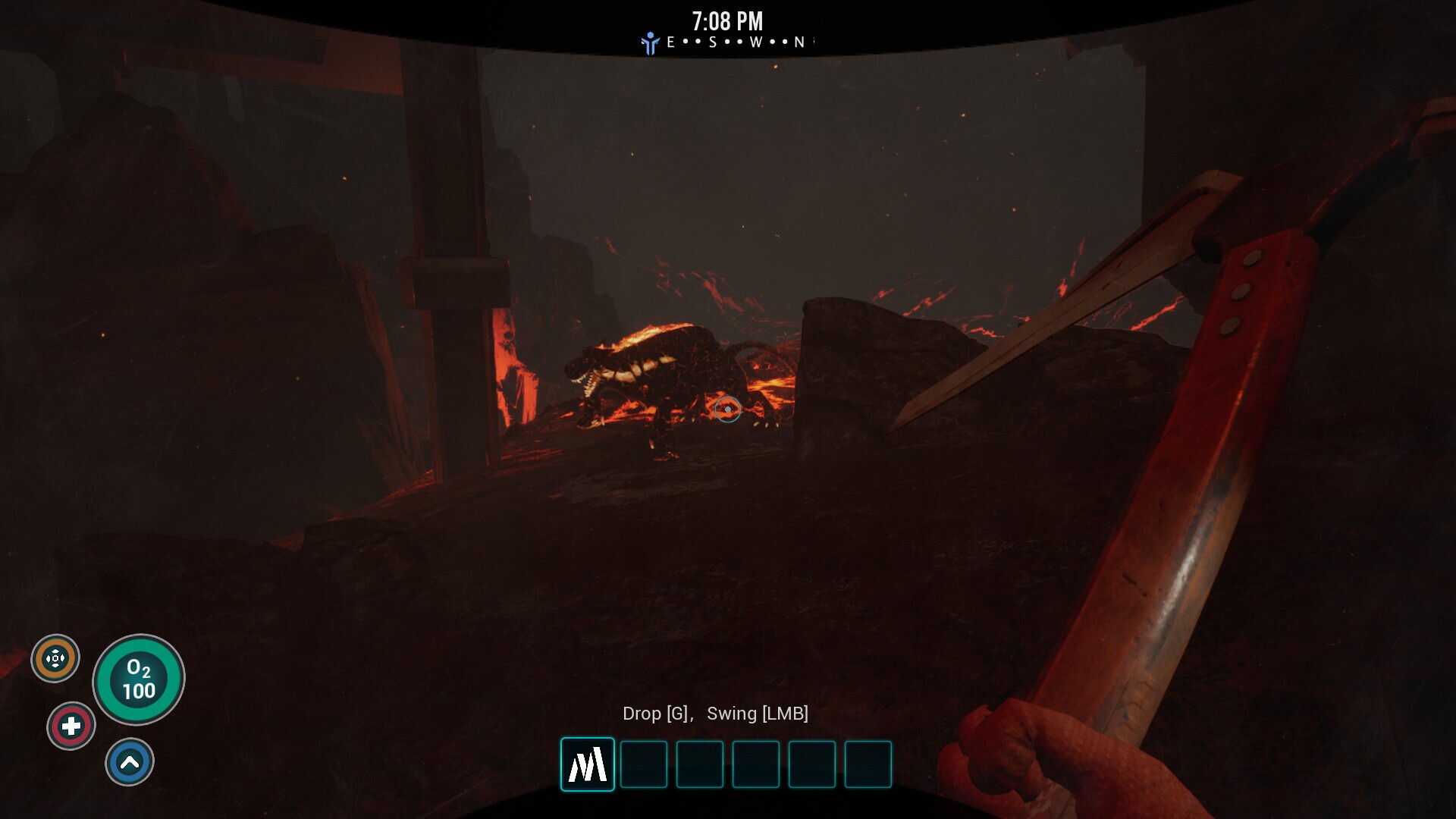Click the orange movement D-pad status icon
This screenshot has height=819, width=1456.
click(x=55, y=657)
